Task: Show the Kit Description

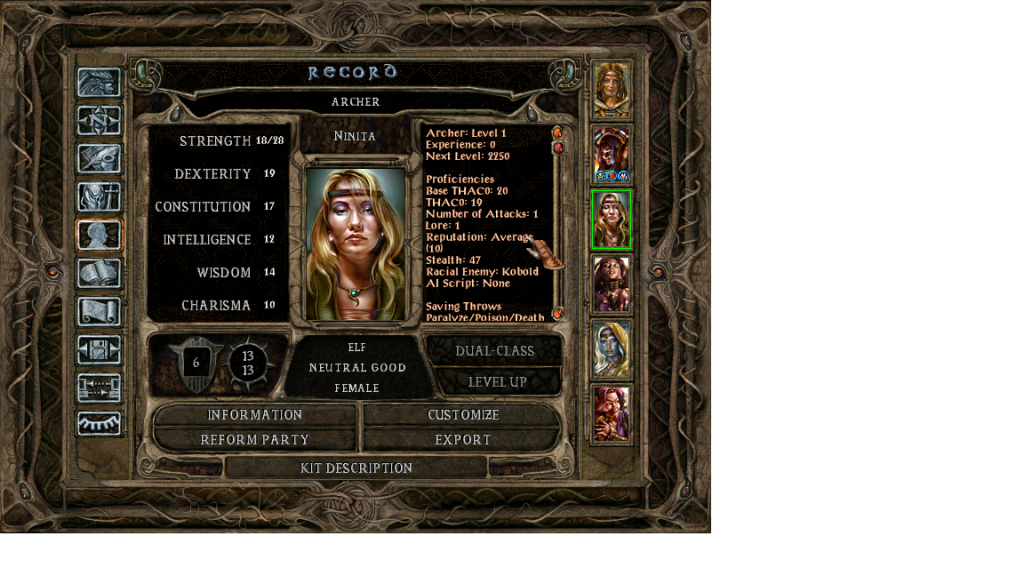Action: 356,468
